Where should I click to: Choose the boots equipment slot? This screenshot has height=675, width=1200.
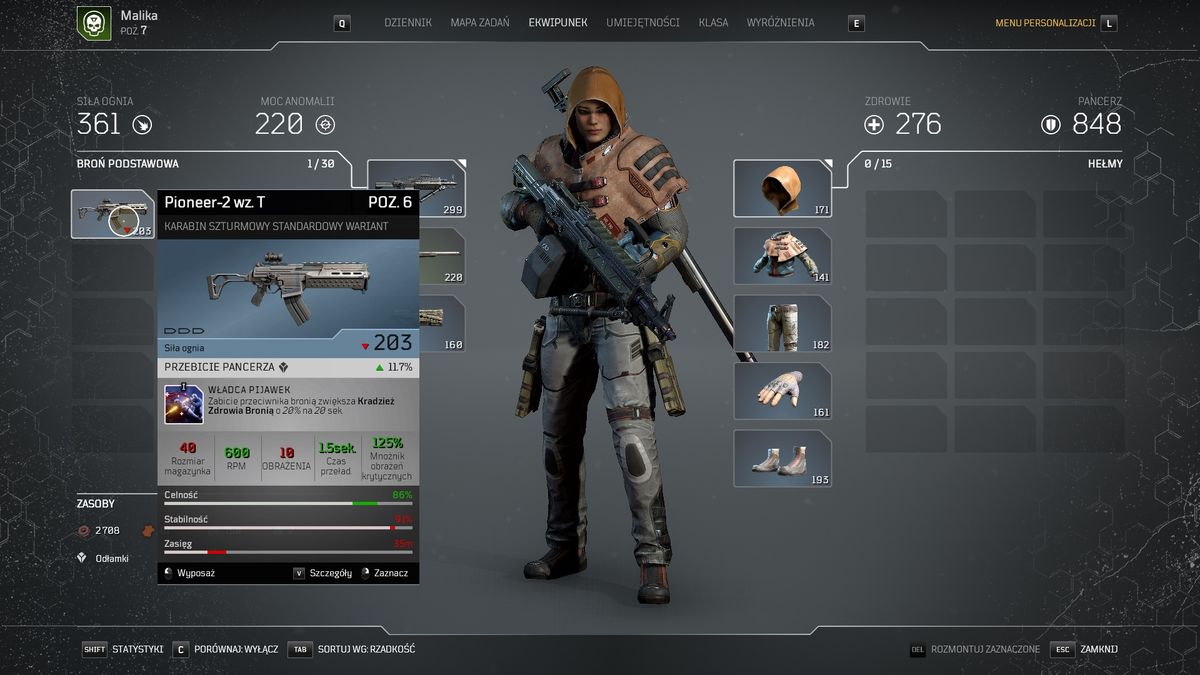[x=782, y=459]
